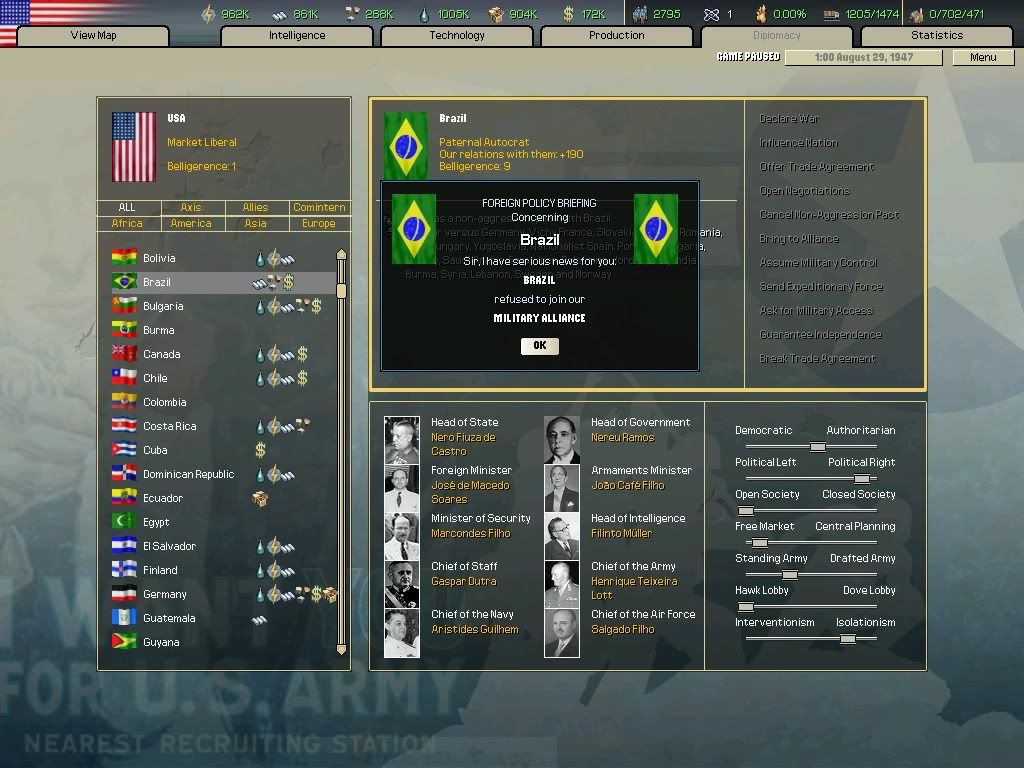The image size is (1024, 768).
Task: Filter countries by Allies
Action: 255,208
